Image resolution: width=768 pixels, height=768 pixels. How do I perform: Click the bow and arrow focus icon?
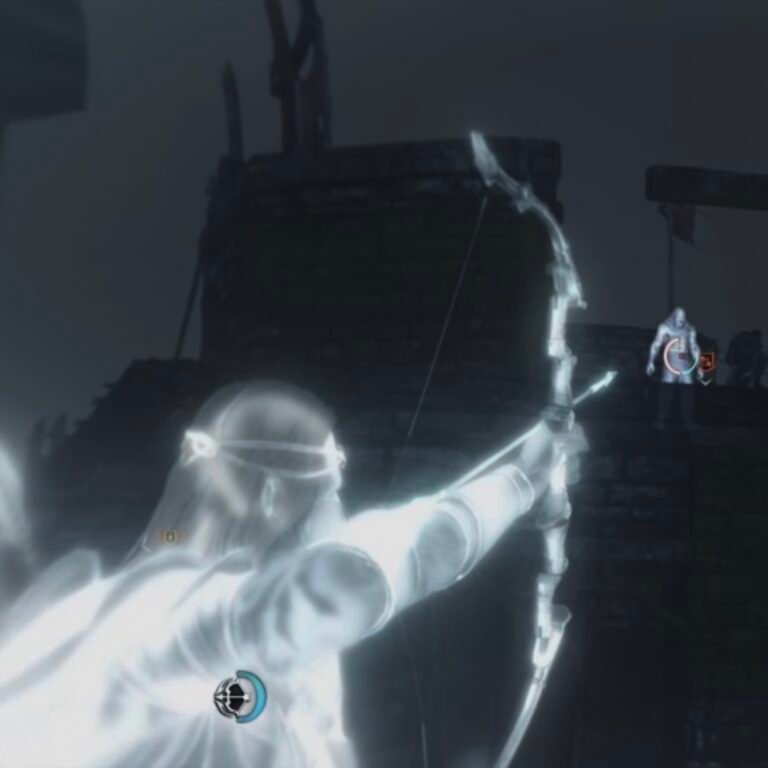pyautogui.click(x=238, y=697)
